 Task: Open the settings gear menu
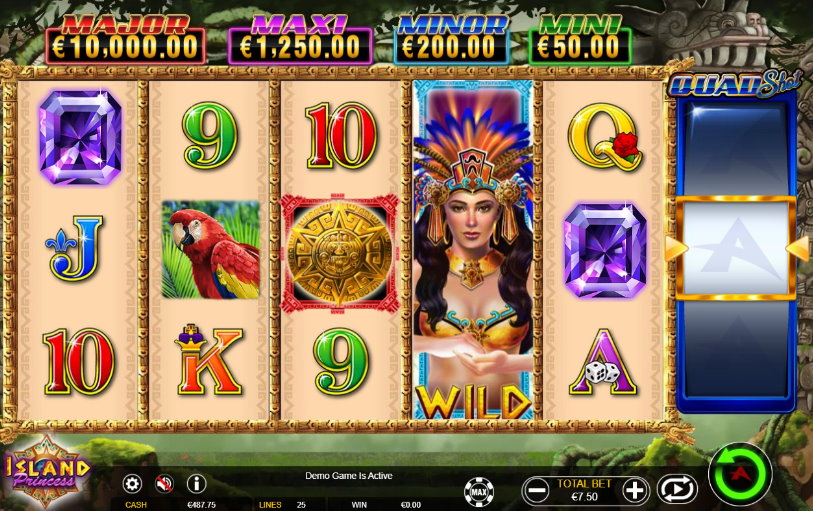point(132,485)
